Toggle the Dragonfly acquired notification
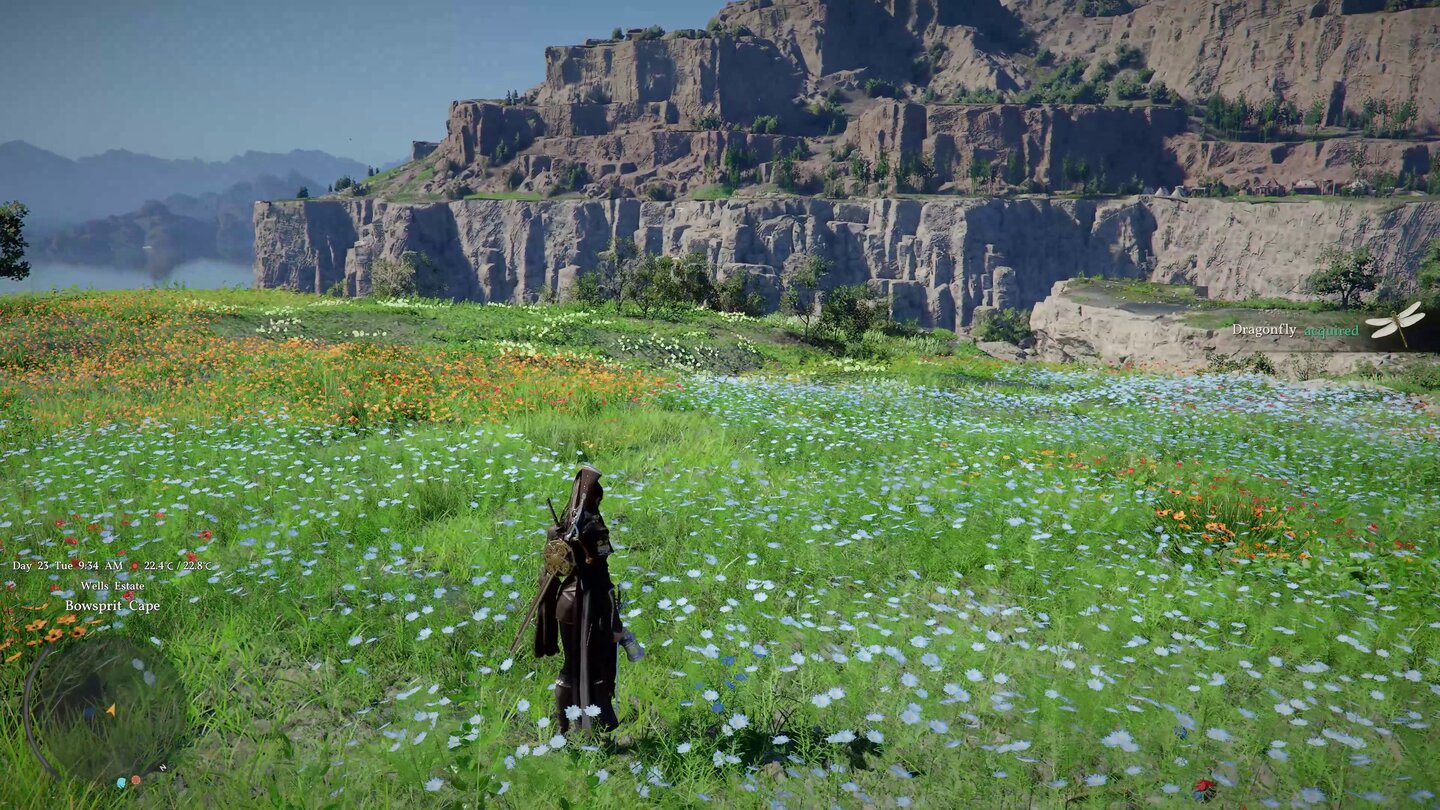 point(1300,328)
